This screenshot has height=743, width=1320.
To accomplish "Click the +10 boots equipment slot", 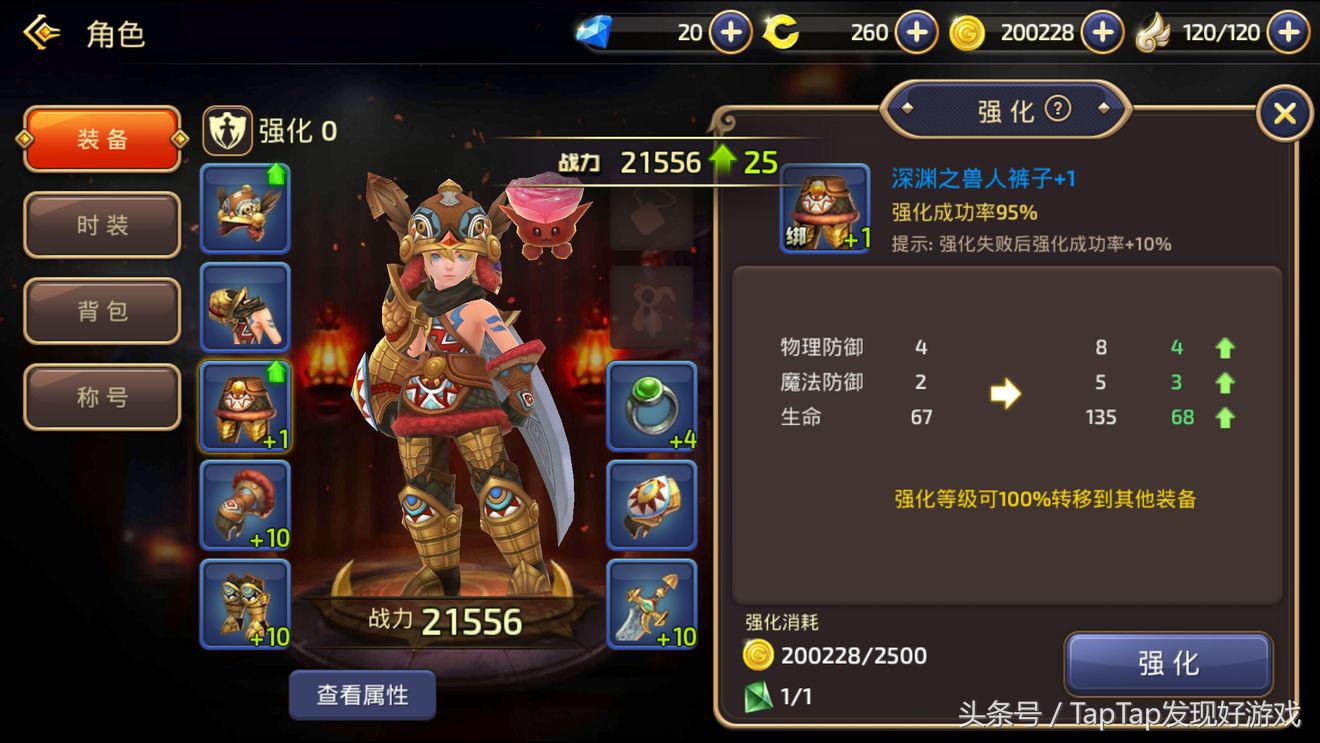I will (x=244, y=603).
